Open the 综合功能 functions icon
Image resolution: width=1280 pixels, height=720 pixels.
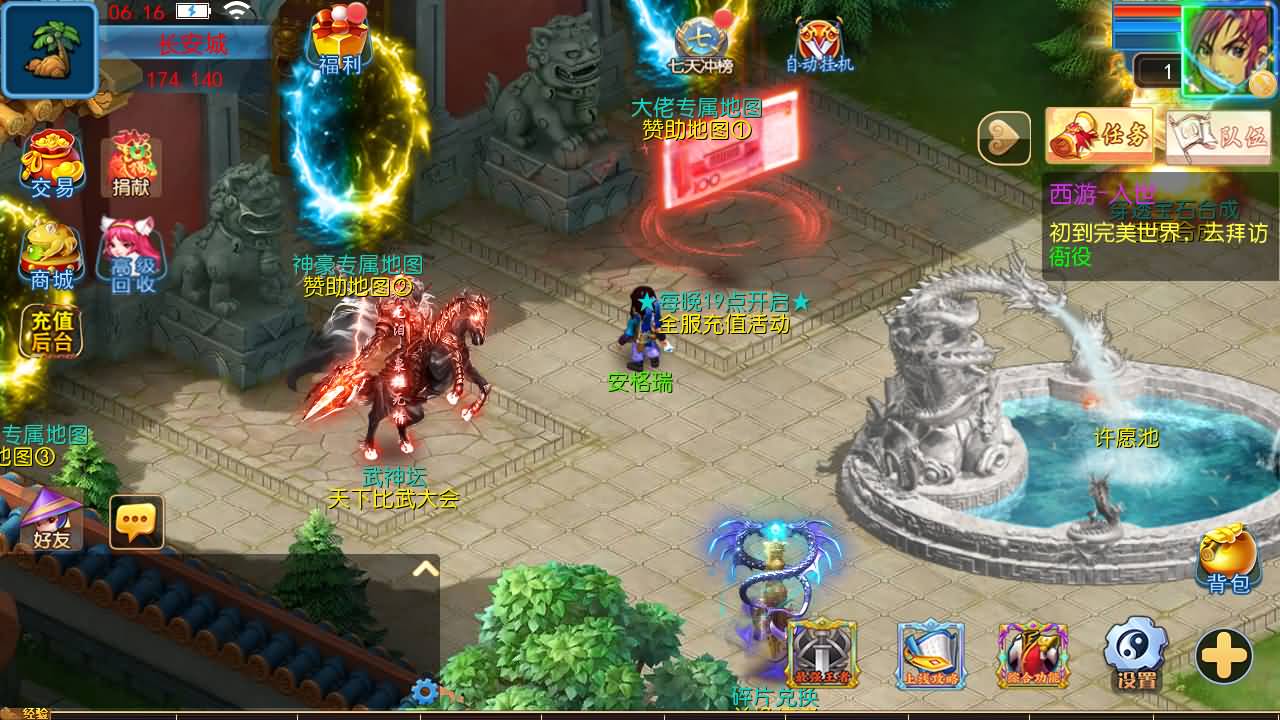(x=1030, y=655)
